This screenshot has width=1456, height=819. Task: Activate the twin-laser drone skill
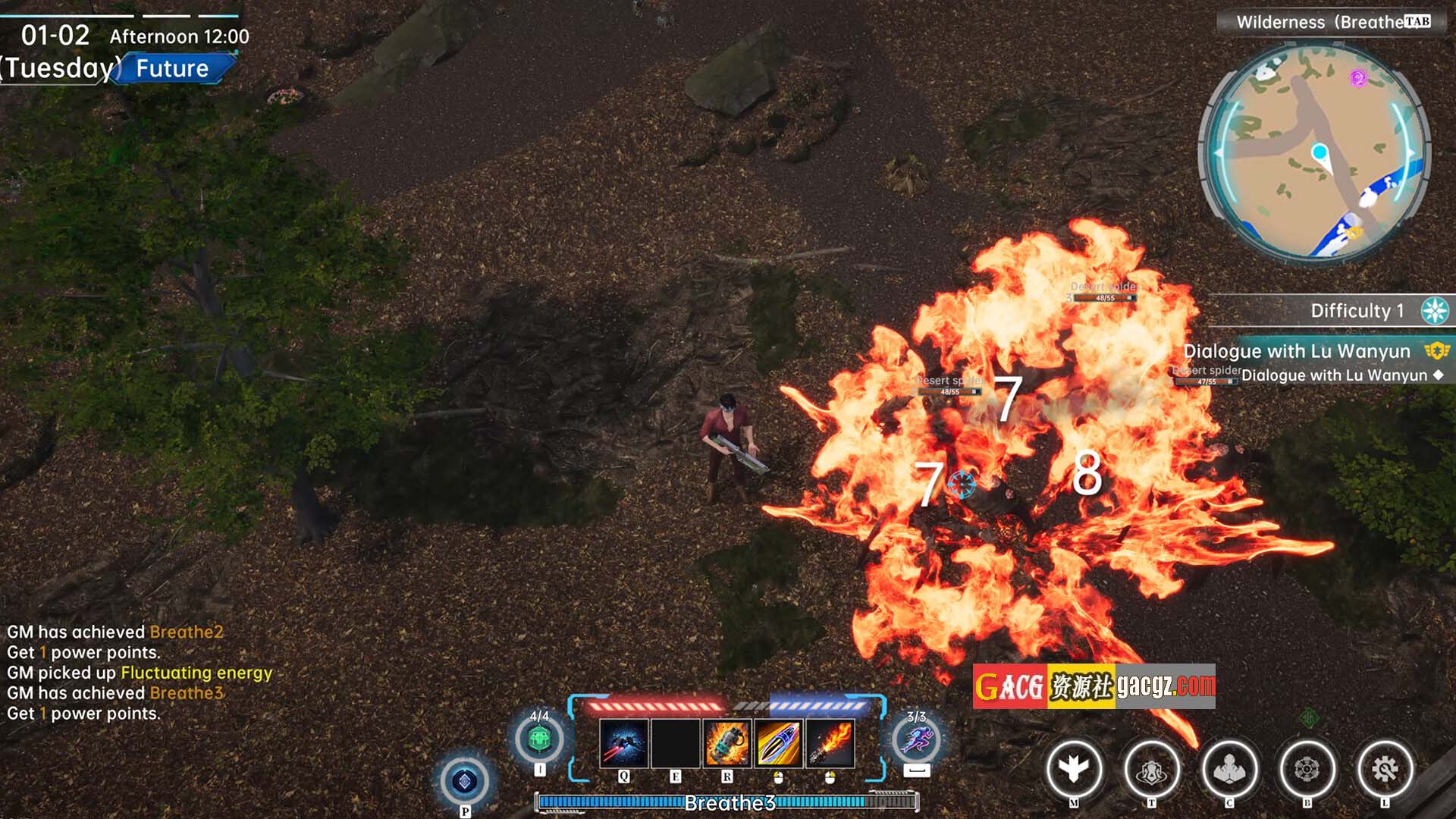point(623,743)
